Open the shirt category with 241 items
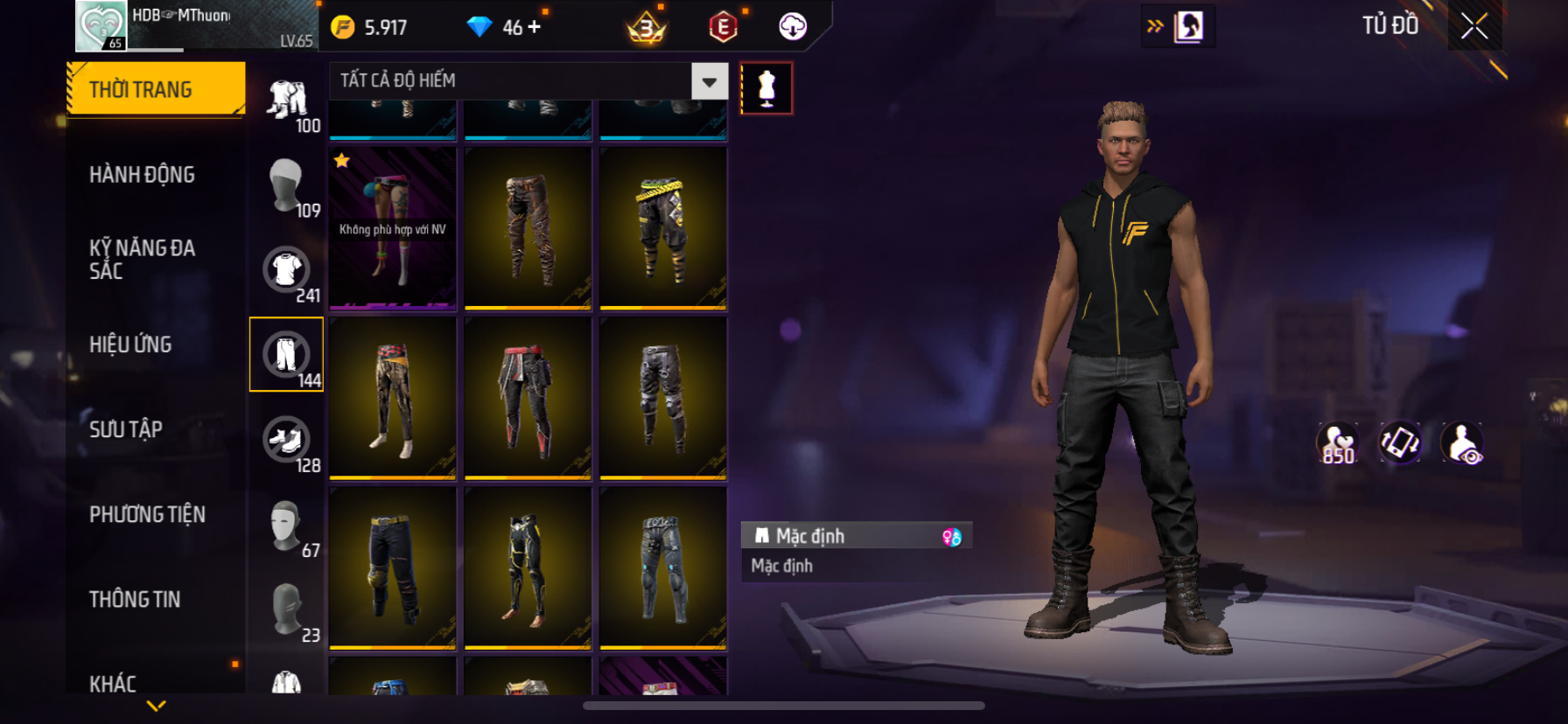 286,269
